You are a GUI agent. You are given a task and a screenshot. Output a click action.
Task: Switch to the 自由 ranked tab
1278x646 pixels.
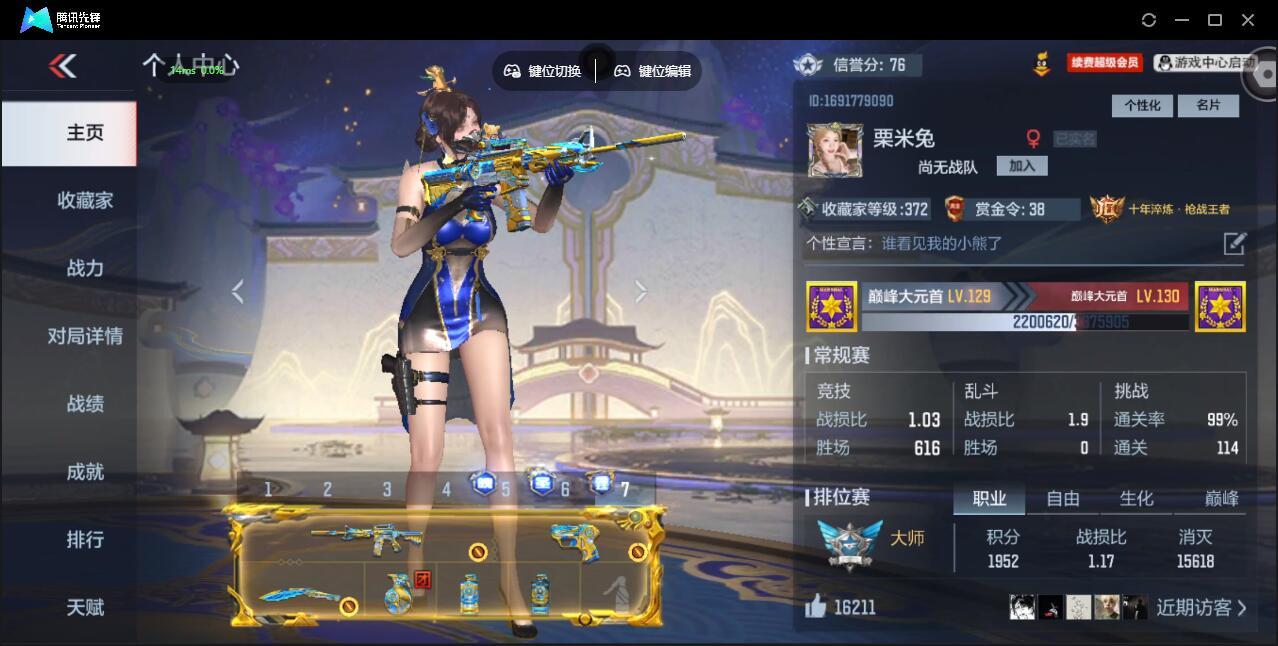[x=1063, y=498]
